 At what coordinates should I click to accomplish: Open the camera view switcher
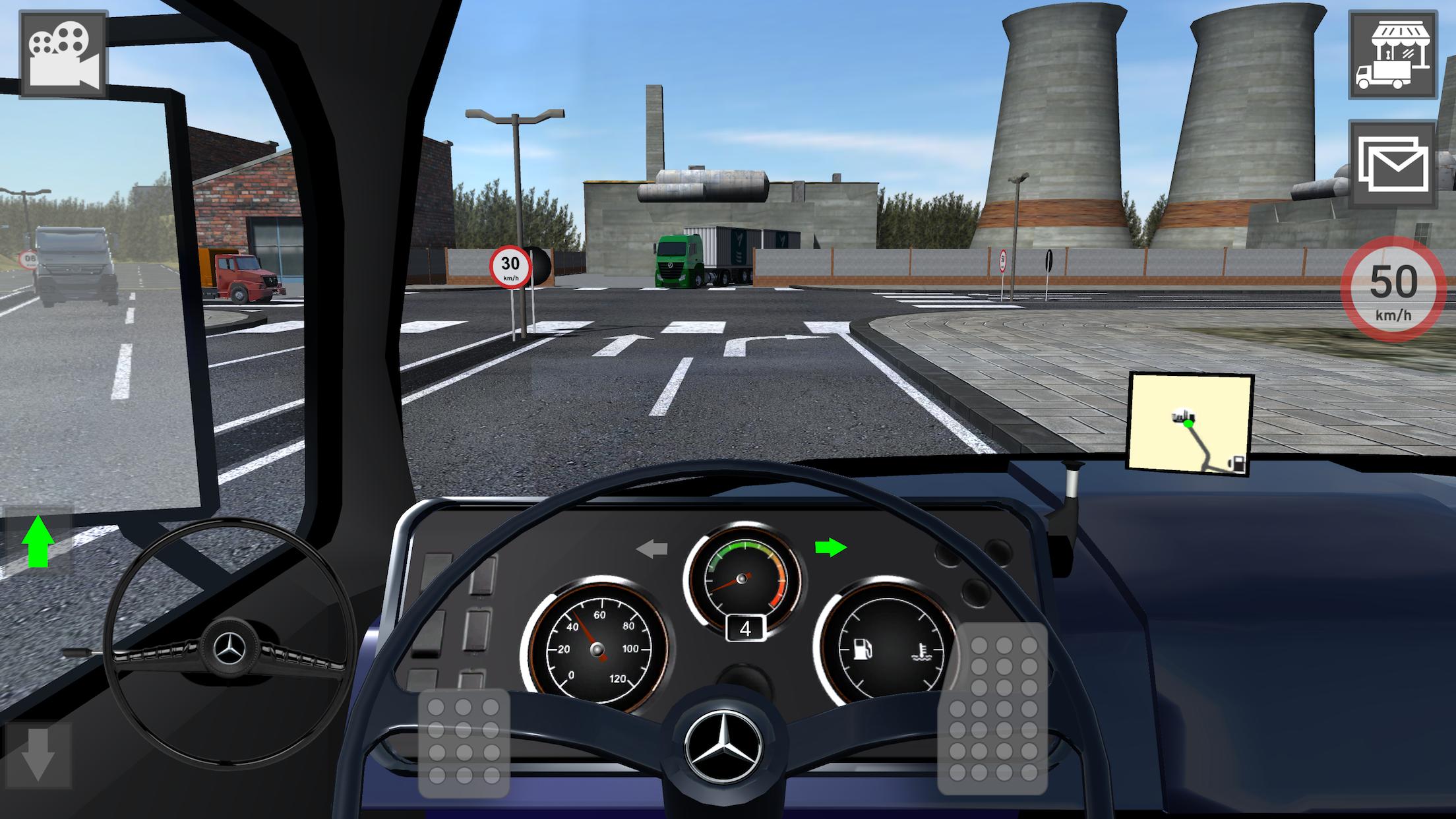[x=63, y=53]
